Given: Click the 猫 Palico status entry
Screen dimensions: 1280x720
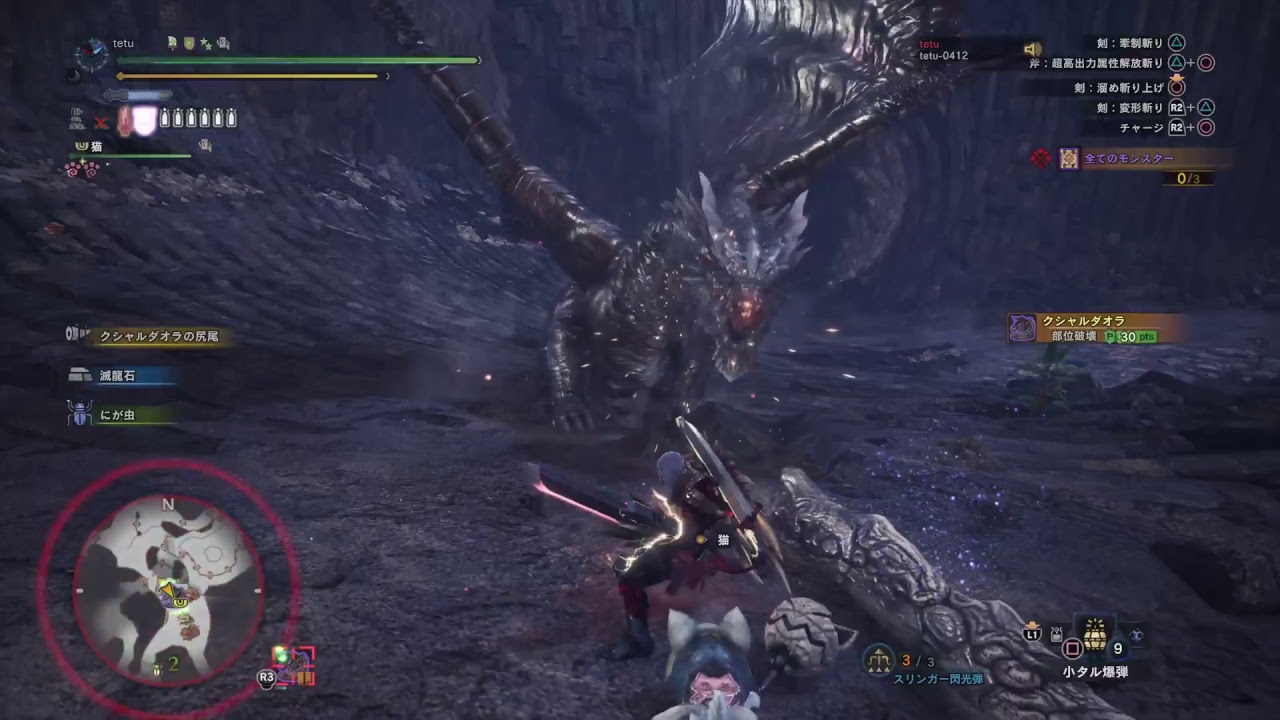Looking at the screenshot, I should coord(98,146).
